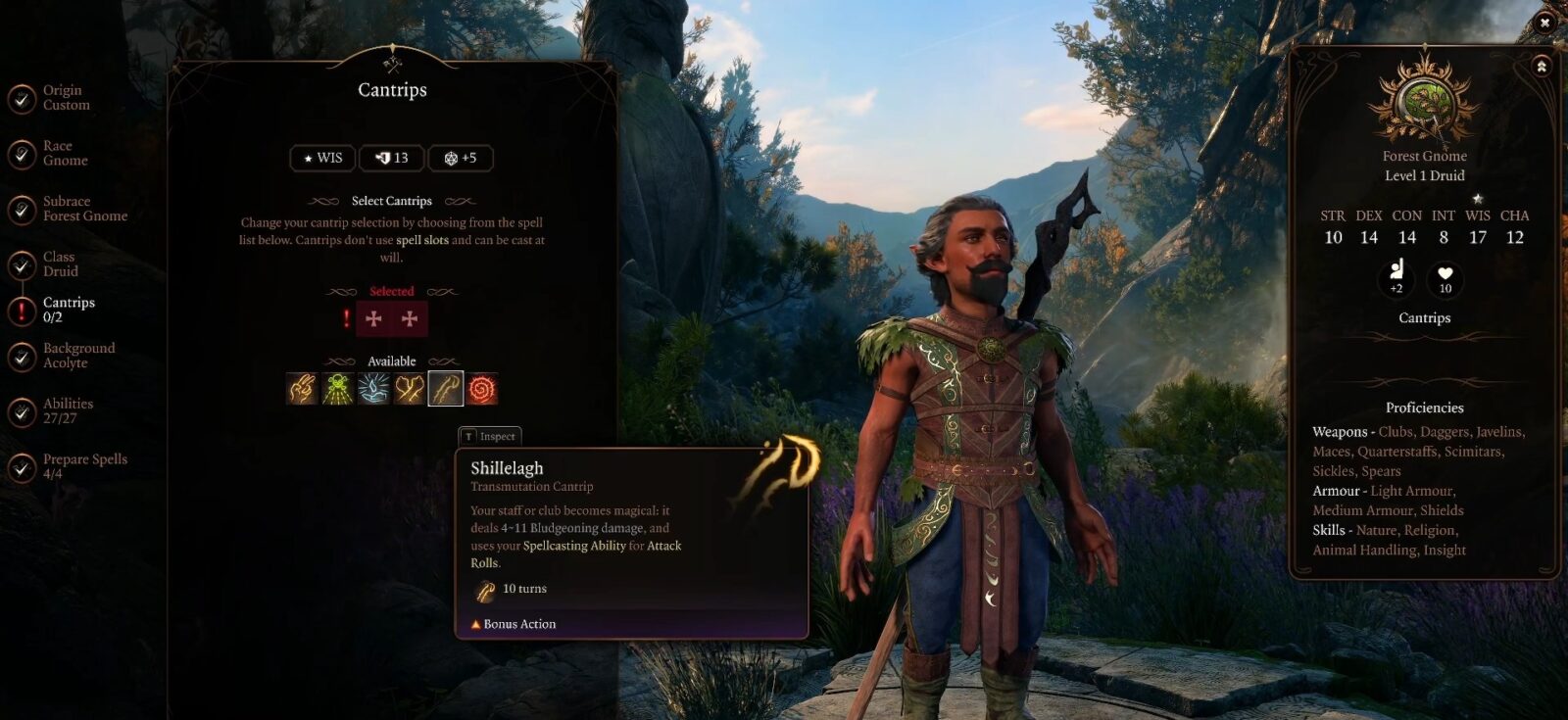Pick the red thorny spiral cantrip
Viewport: 1568px width, 720px height.
(482, 389)
